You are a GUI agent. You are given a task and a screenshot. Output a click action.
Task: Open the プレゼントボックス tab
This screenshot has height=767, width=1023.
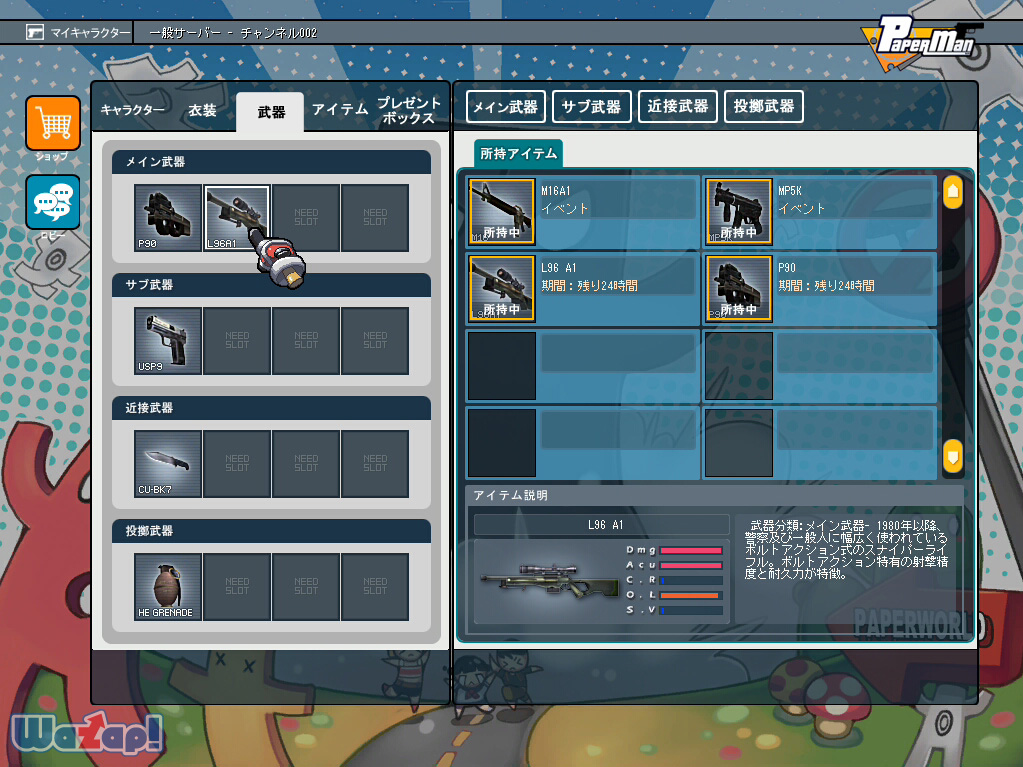[408, 110]
